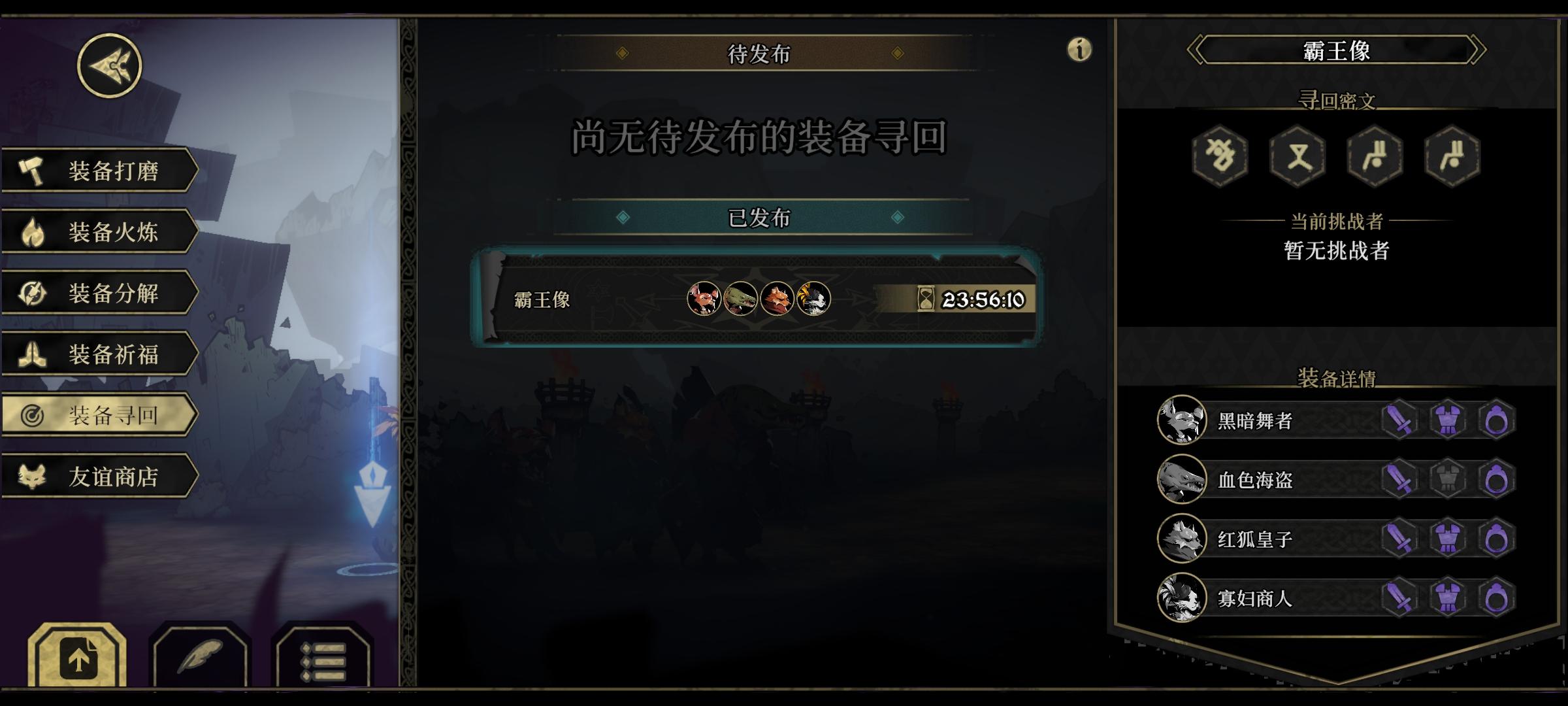Image resolution: width=1568 pixels, height=706 pixels.
Task: Open the list icon at bottom left
Action: click(x=325, y=660)
